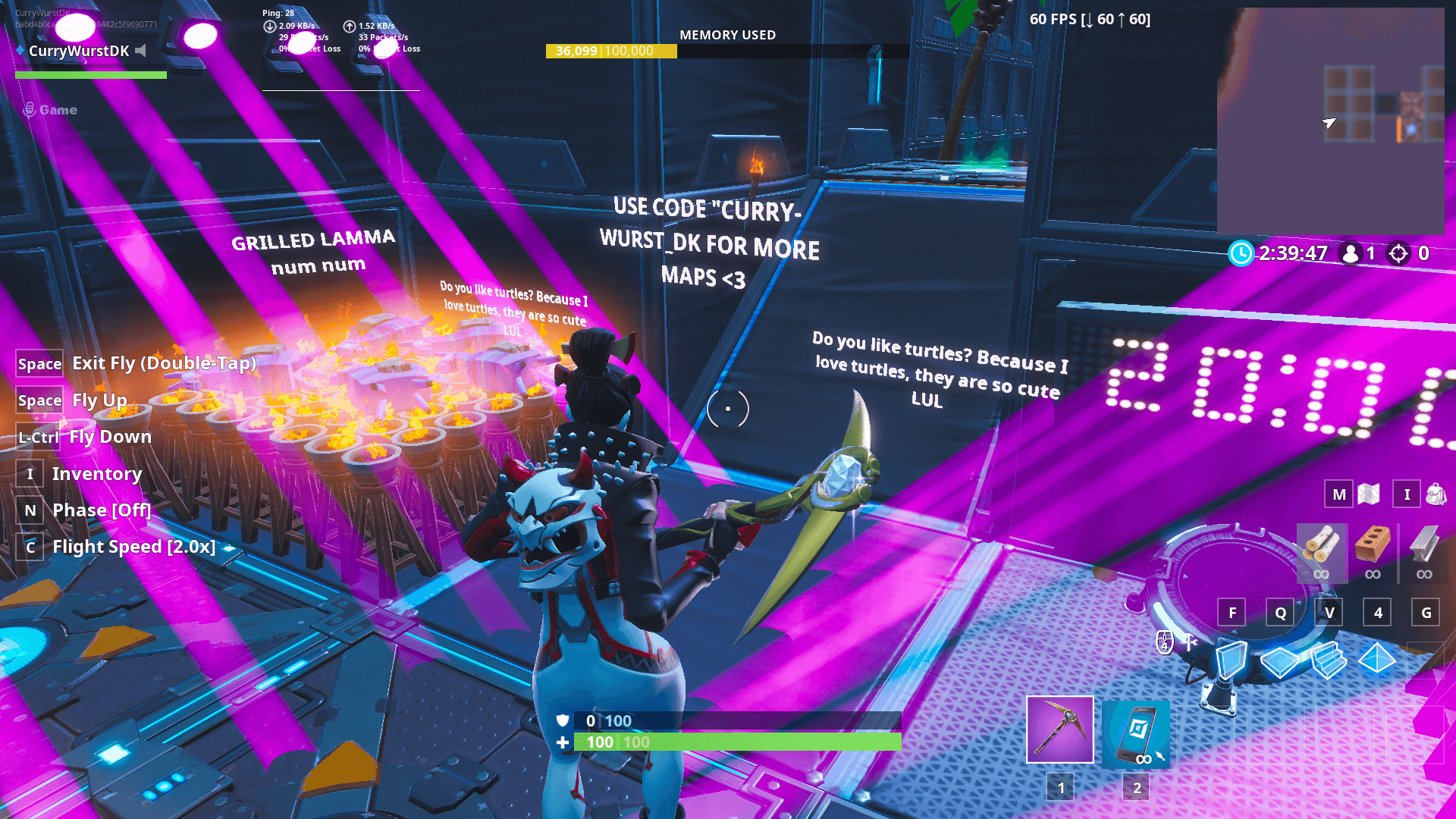Image resolution: width=1456 pixels, height=819 pixels.
Task: Expand the Game chat channel section
Action: pyautogui.click(x=51, y=109)
